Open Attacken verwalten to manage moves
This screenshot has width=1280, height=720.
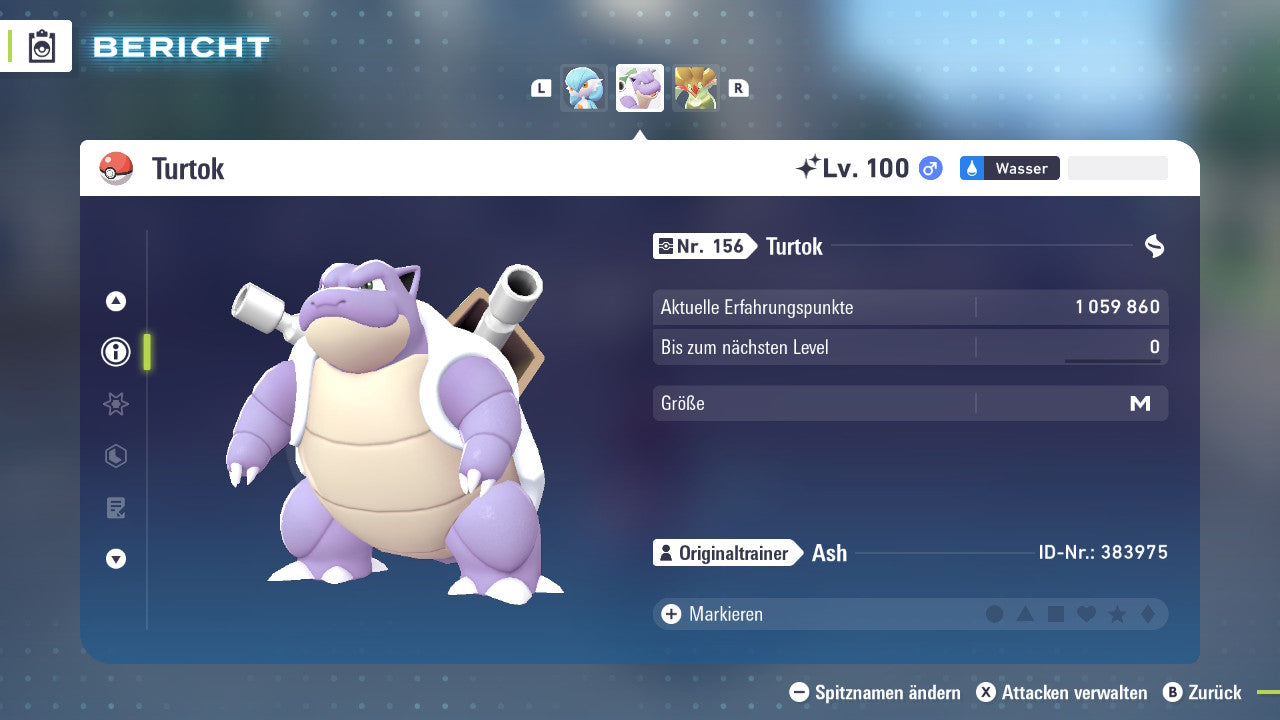coord(1062,692)
